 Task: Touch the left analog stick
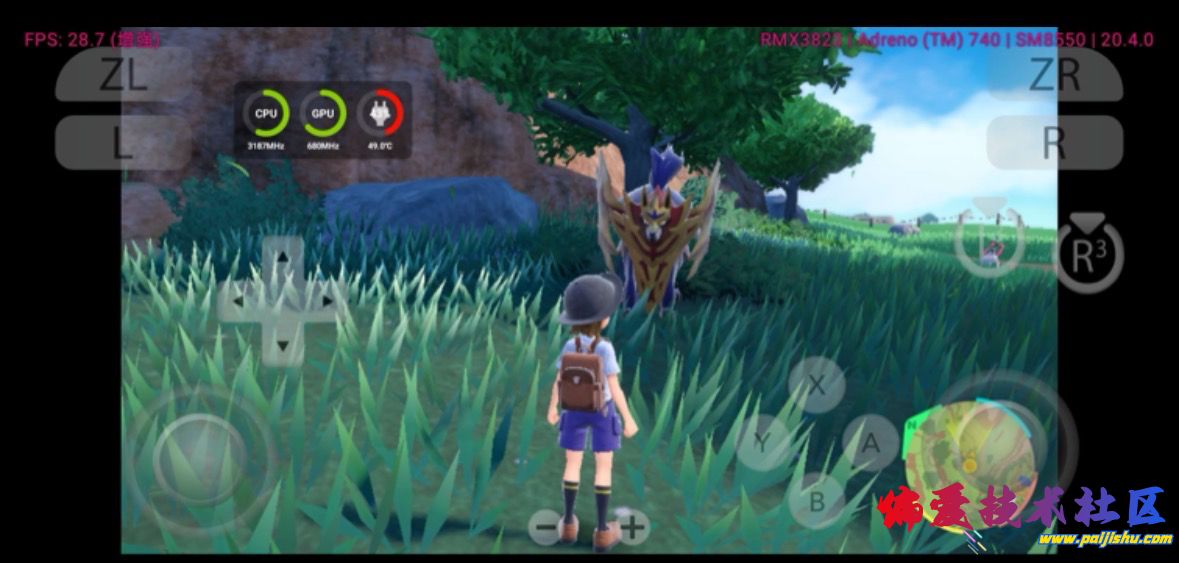(x=200, y=459)
